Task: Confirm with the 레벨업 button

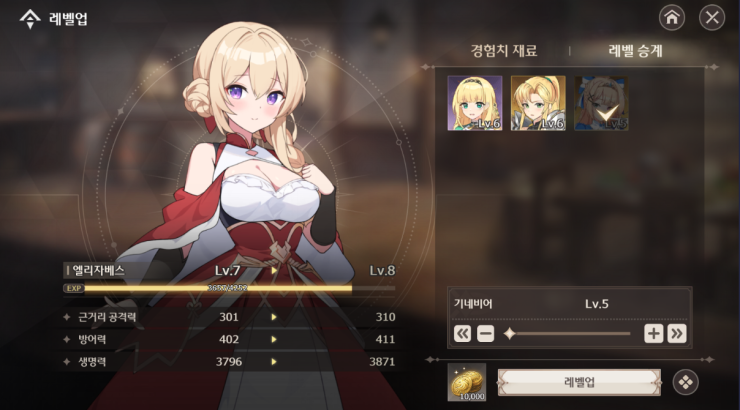Action: click(580, 381)
